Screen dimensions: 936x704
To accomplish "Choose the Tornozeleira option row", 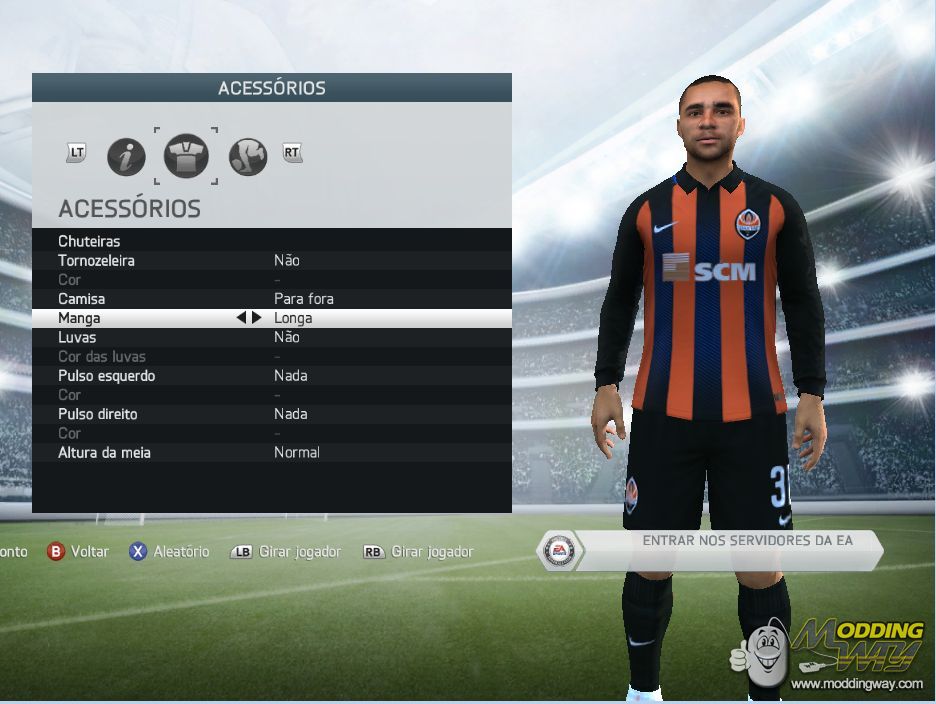I will [271, 260].
